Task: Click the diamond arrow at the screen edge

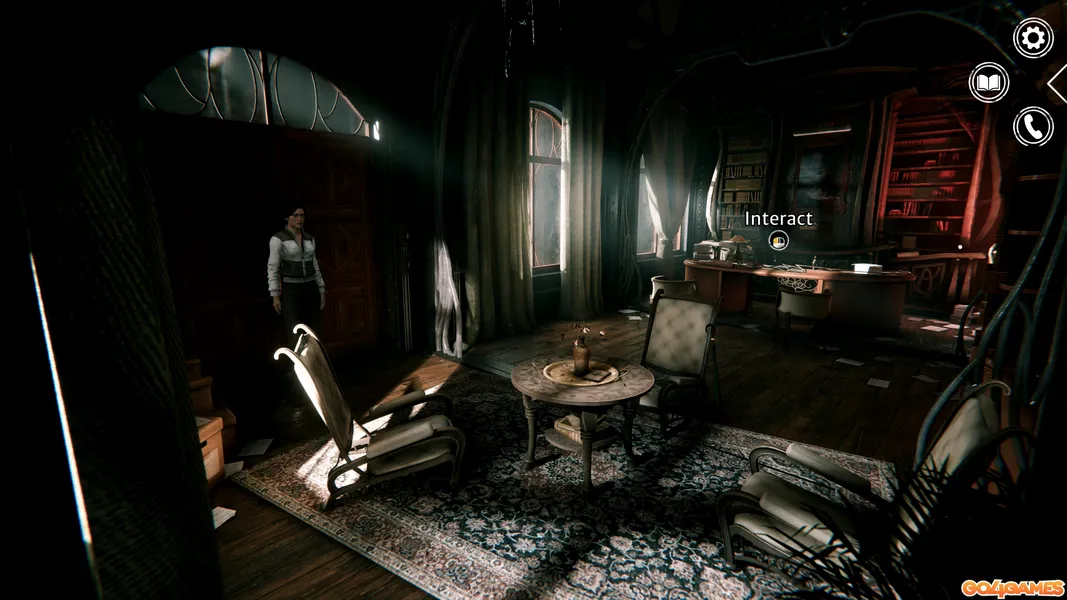Action: pyautogui.click(x=1059, y=83)
